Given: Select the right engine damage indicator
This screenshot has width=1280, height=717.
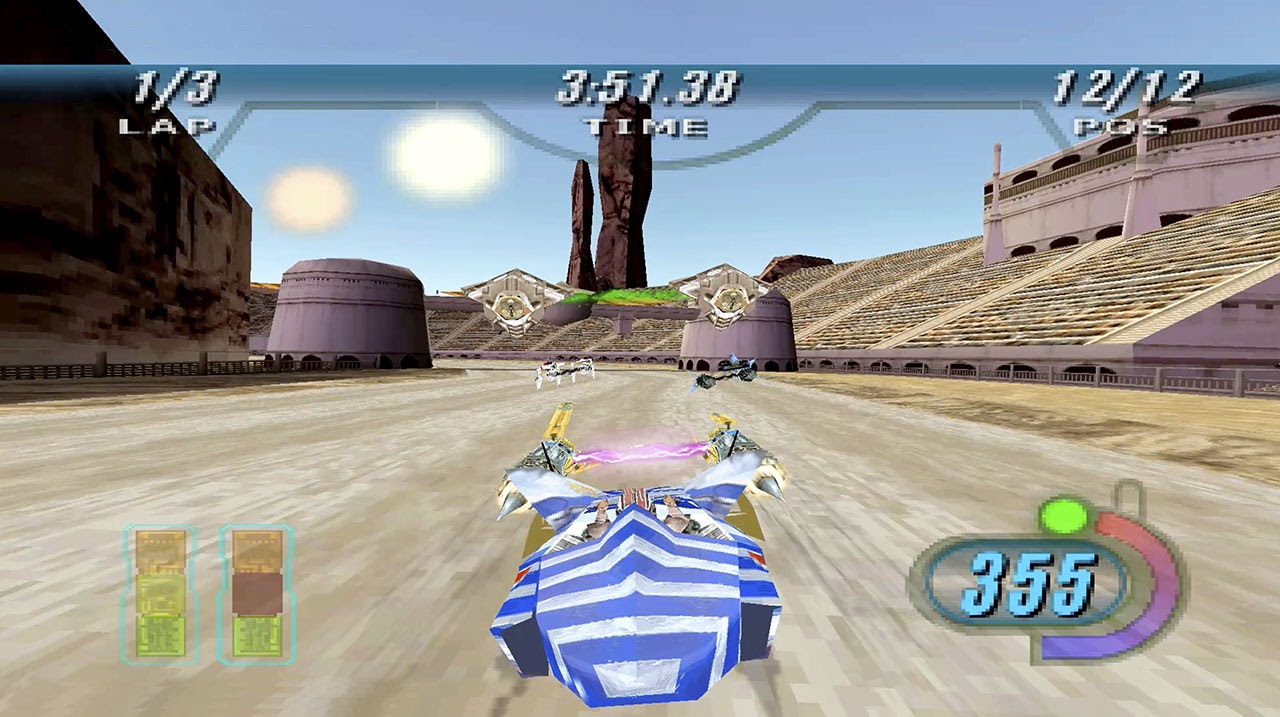Looking at the screenshot, I should click(x=256, y=594).
